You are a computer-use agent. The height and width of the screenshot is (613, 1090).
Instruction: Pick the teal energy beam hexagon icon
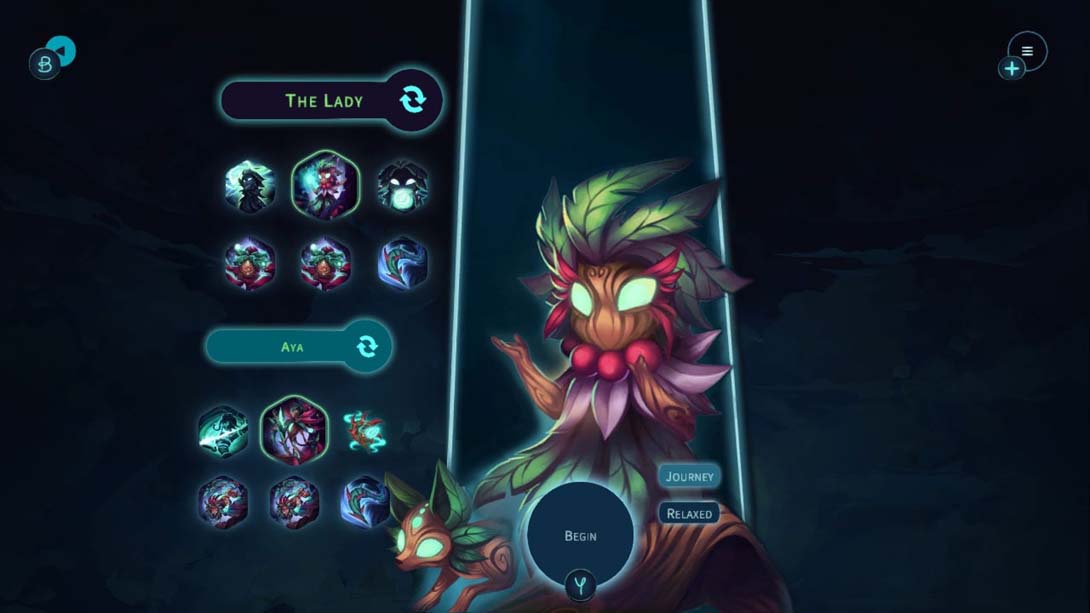point(222,431)
